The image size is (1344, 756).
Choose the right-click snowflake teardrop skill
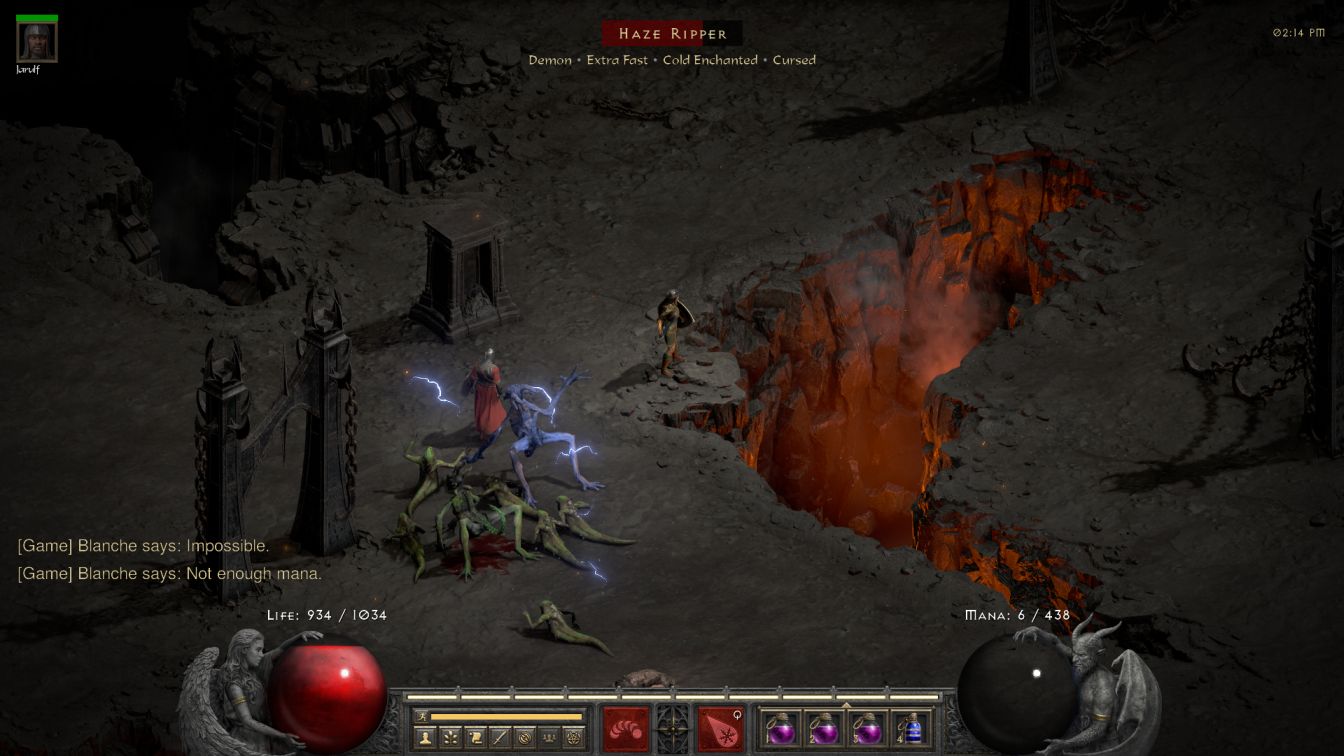click(x=720, y=729)
